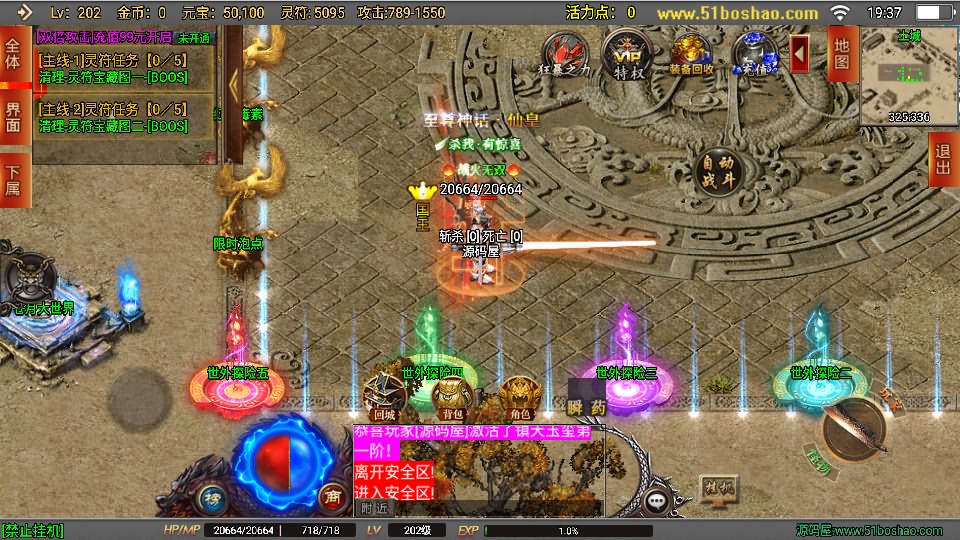The height and width of the screenshot is (540, 960).
Task: Switch to the 界面 tab
Action: (x=13, y=117)
